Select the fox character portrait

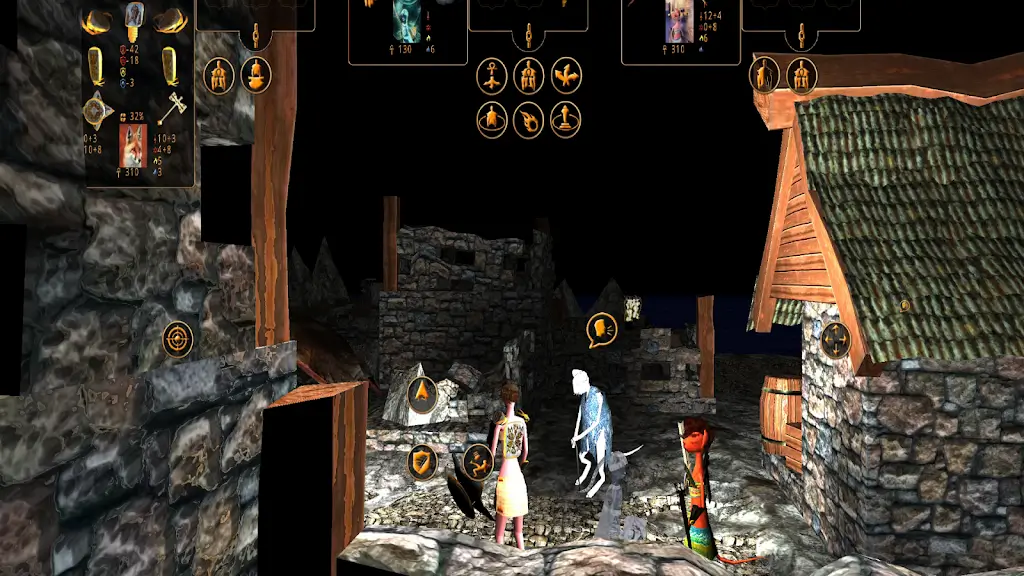[x=132, y=144]
